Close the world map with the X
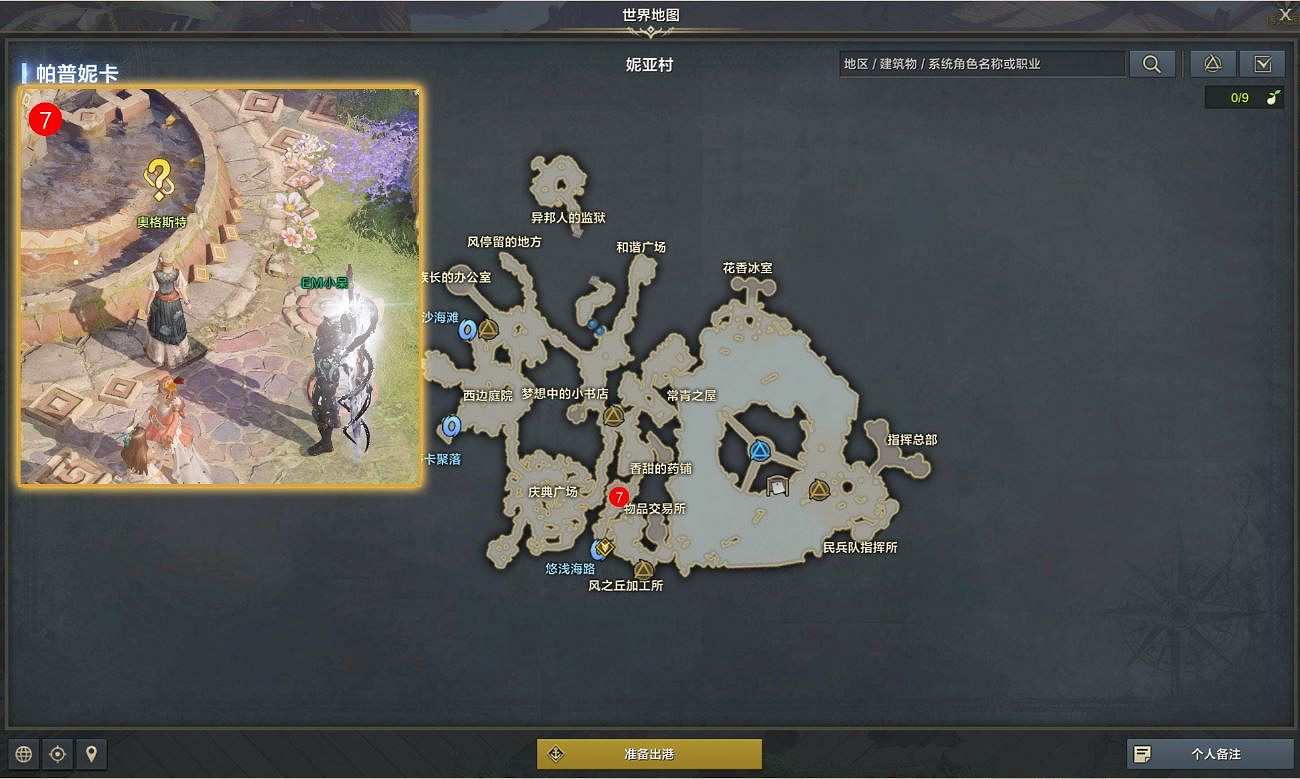 click(x=1287, y=14)
